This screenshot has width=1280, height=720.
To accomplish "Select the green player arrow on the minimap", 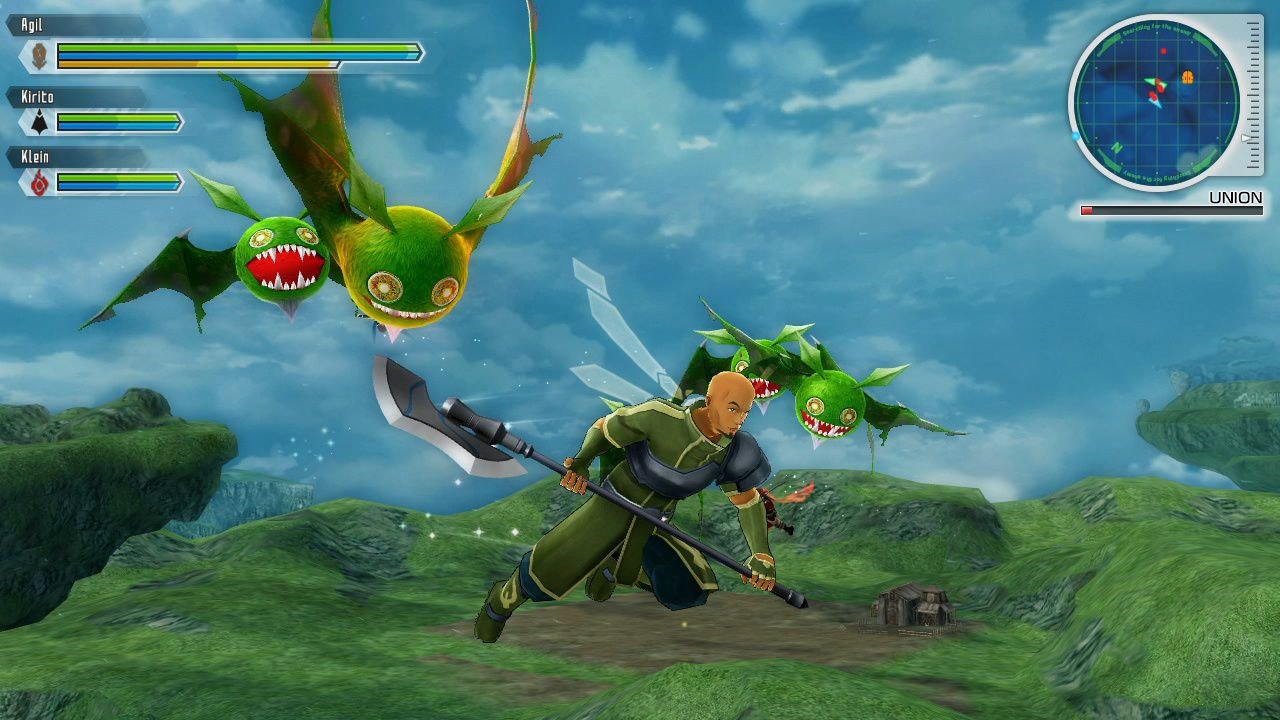I will (x=1152, y=82).
